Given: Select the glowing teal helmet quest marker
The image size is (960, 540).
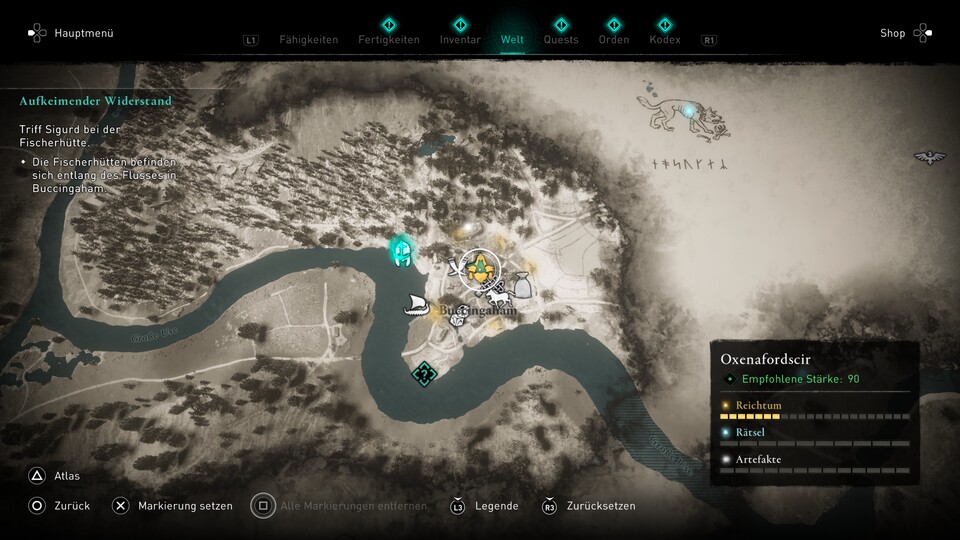Looking at the screenshot, I should coord(404,251).
